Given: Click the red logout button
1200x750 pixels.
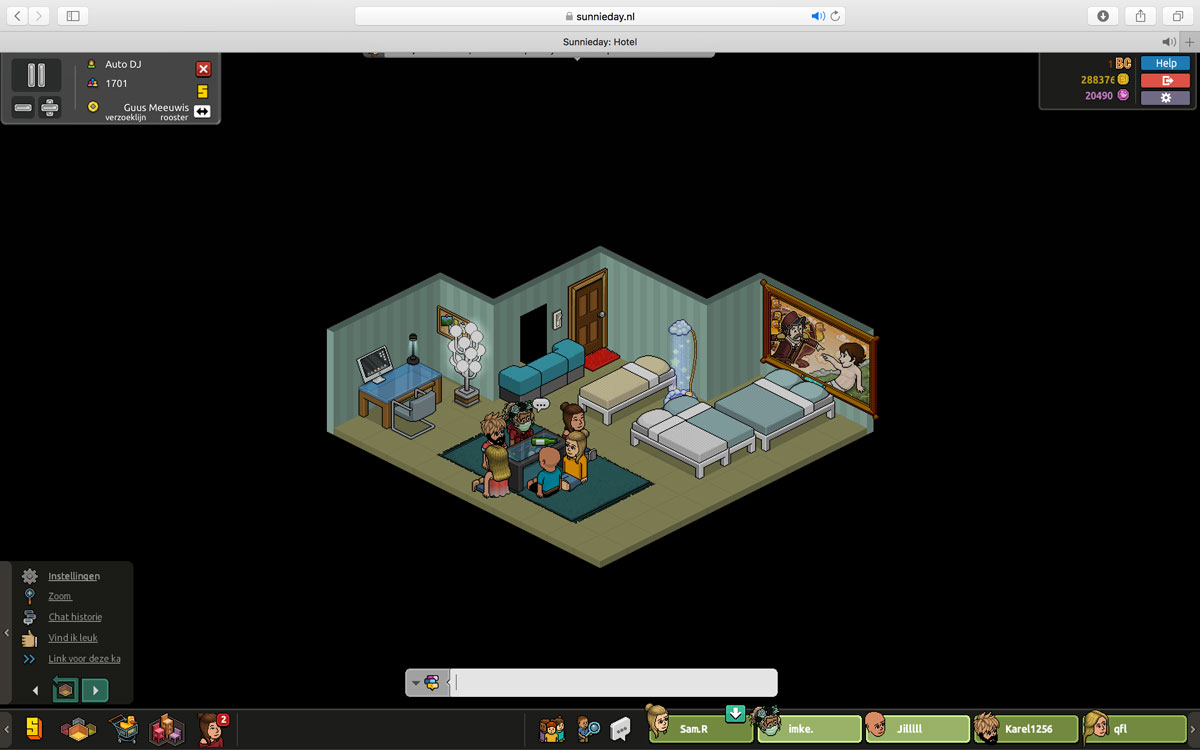Looking at the screenshot, I should [x=1165, y=80].
